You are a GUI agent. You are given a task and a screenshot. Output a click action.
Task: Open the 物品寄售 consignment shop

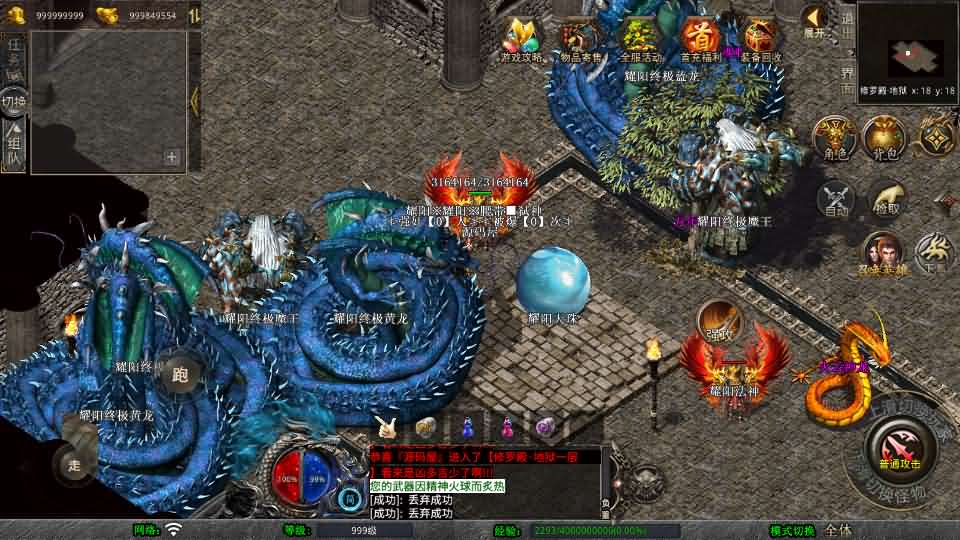(x=580, y=40)
